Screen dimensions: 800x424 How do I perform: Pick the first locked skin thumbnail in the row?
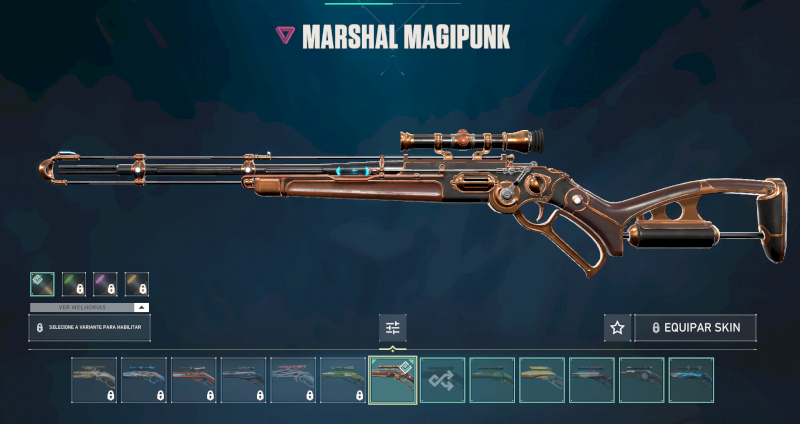click(94, 380)
